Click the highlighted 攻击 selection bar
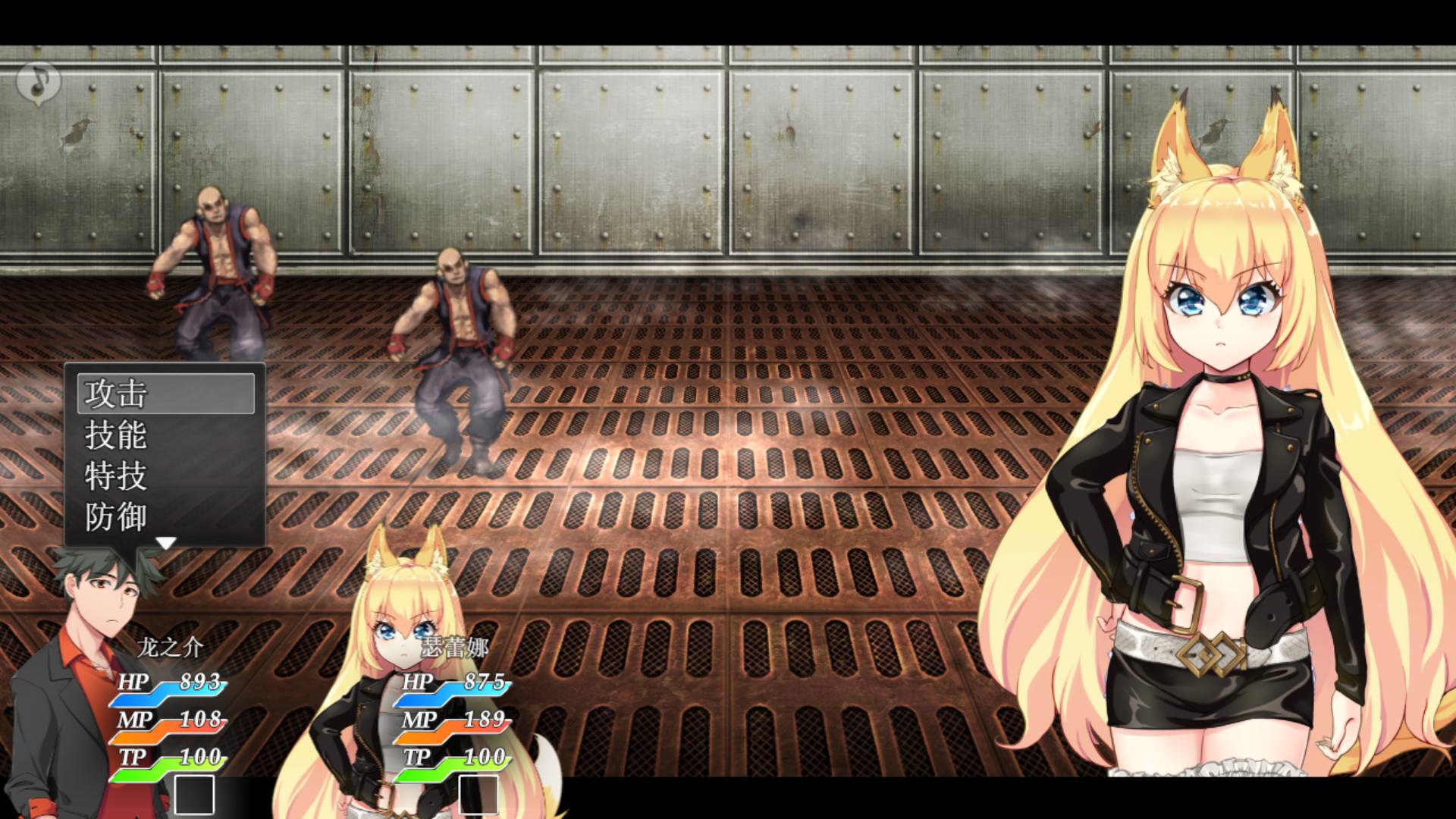The image size is (1456, 819). (165, 393)
